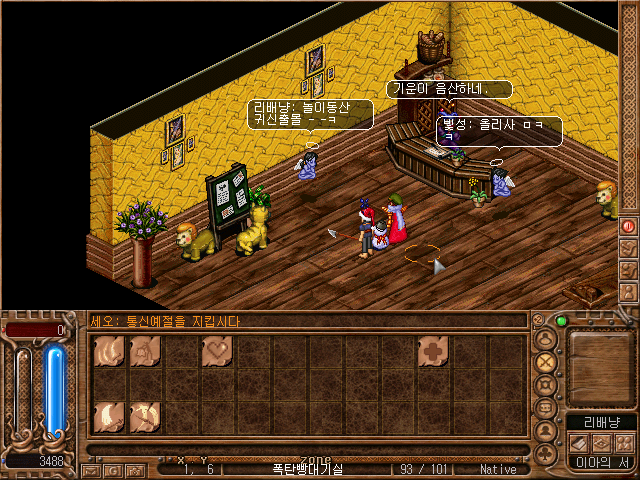This screenshot has width=640, height=480.
Task: Choose the bell flower scroll slot
Action: 145,351
